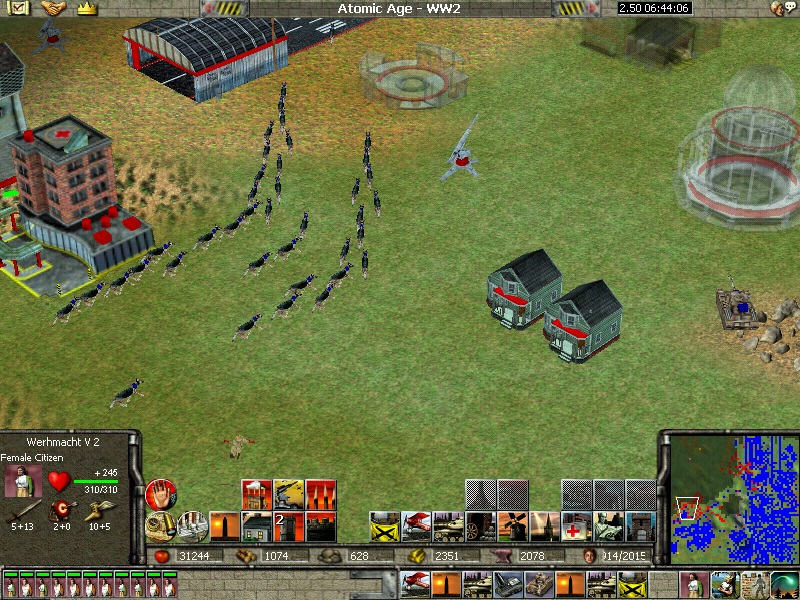This screenshot has height=600, width=800.
Task: Select the windmill granary building icon
Action: click(x=512, y=526)
